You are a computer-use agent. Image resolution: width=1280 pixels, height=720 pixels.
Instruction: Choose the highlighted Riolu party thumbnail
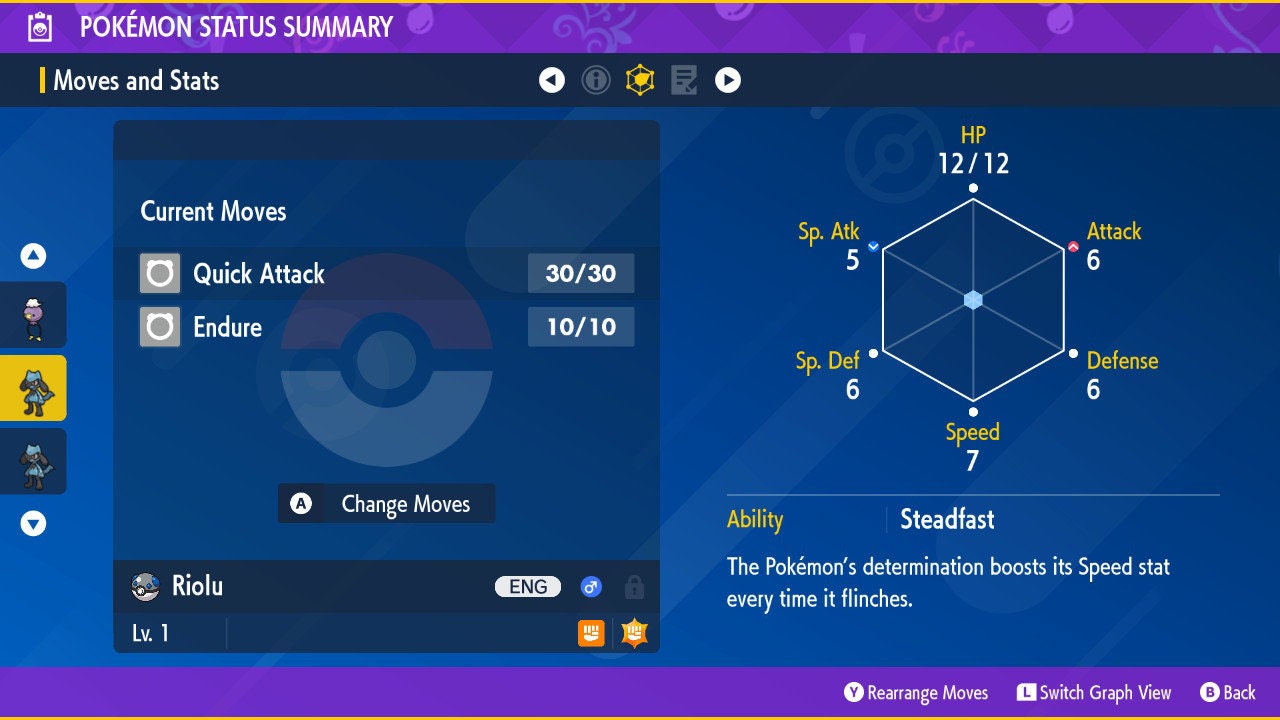click(x=34, y=388)
